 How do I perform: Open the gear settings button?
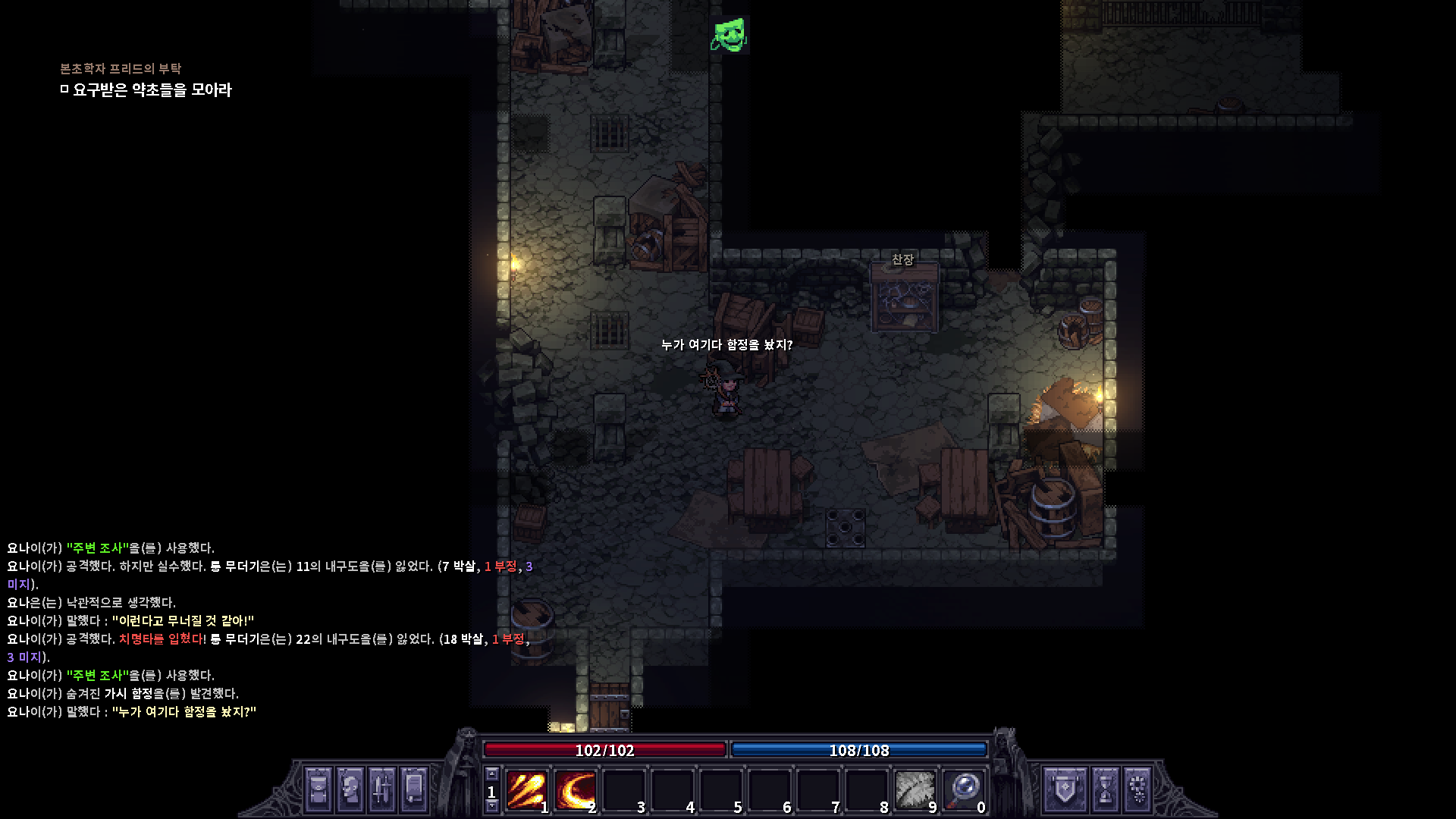[x=1138, y=789]
